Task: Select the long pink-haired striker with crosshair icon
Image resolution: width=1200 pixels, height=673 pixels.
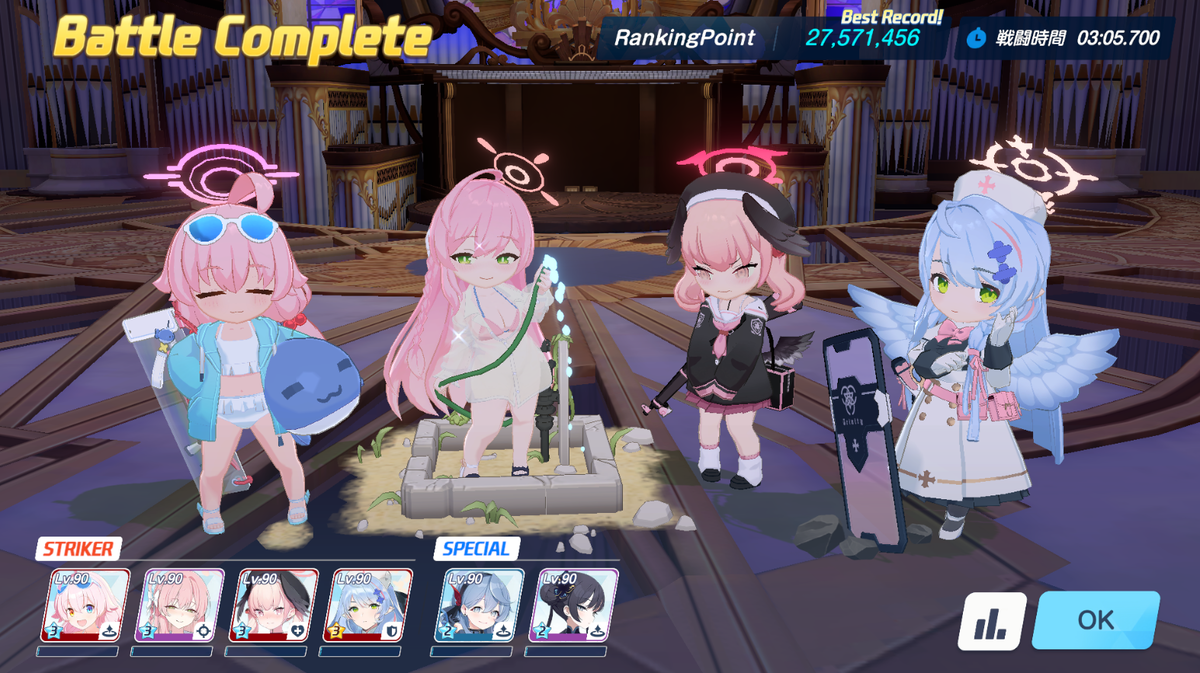Action: (x=179, y=605)
